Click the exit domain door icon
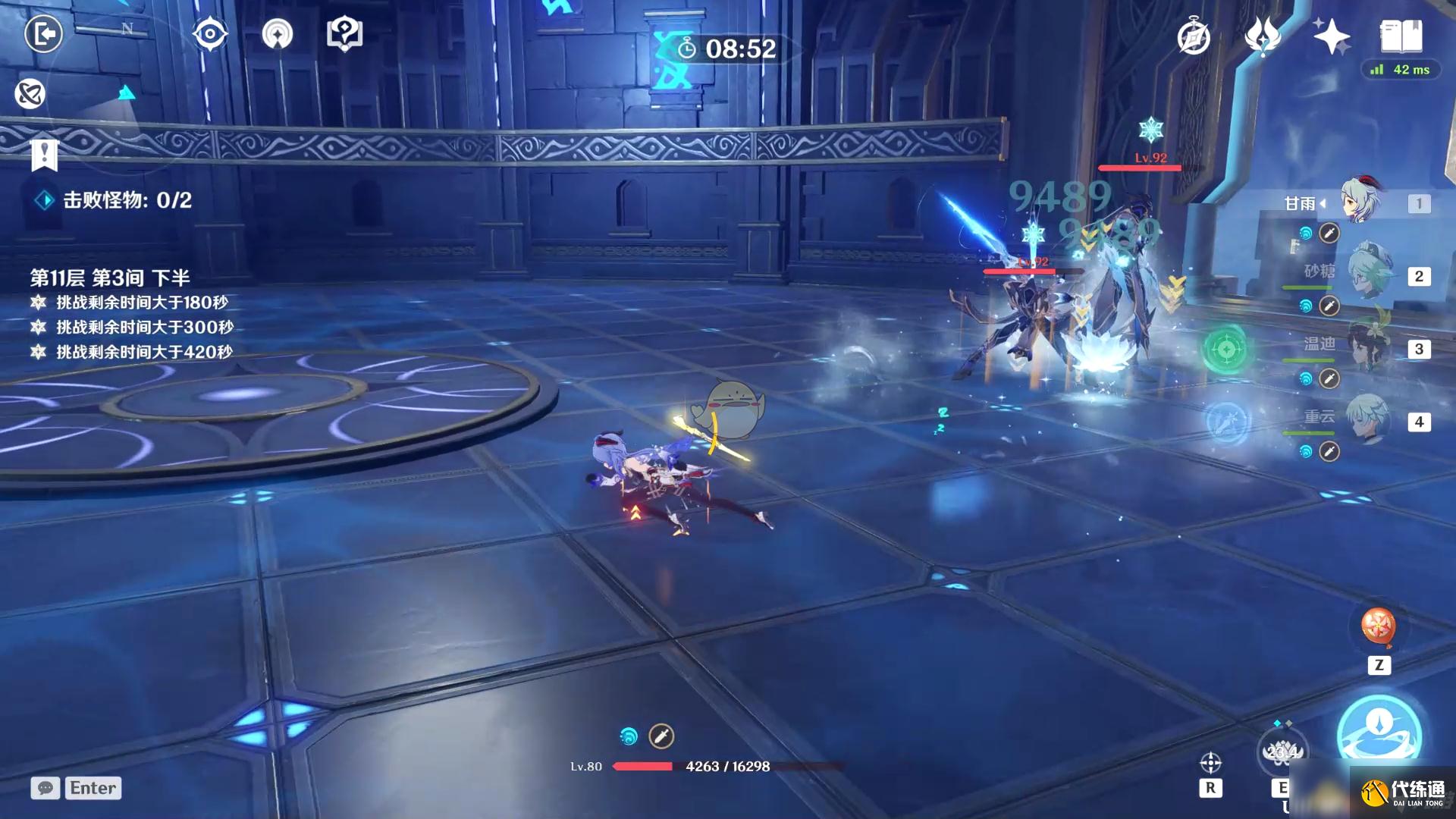This screenshot has height=819, width=1456. [43, 34]
